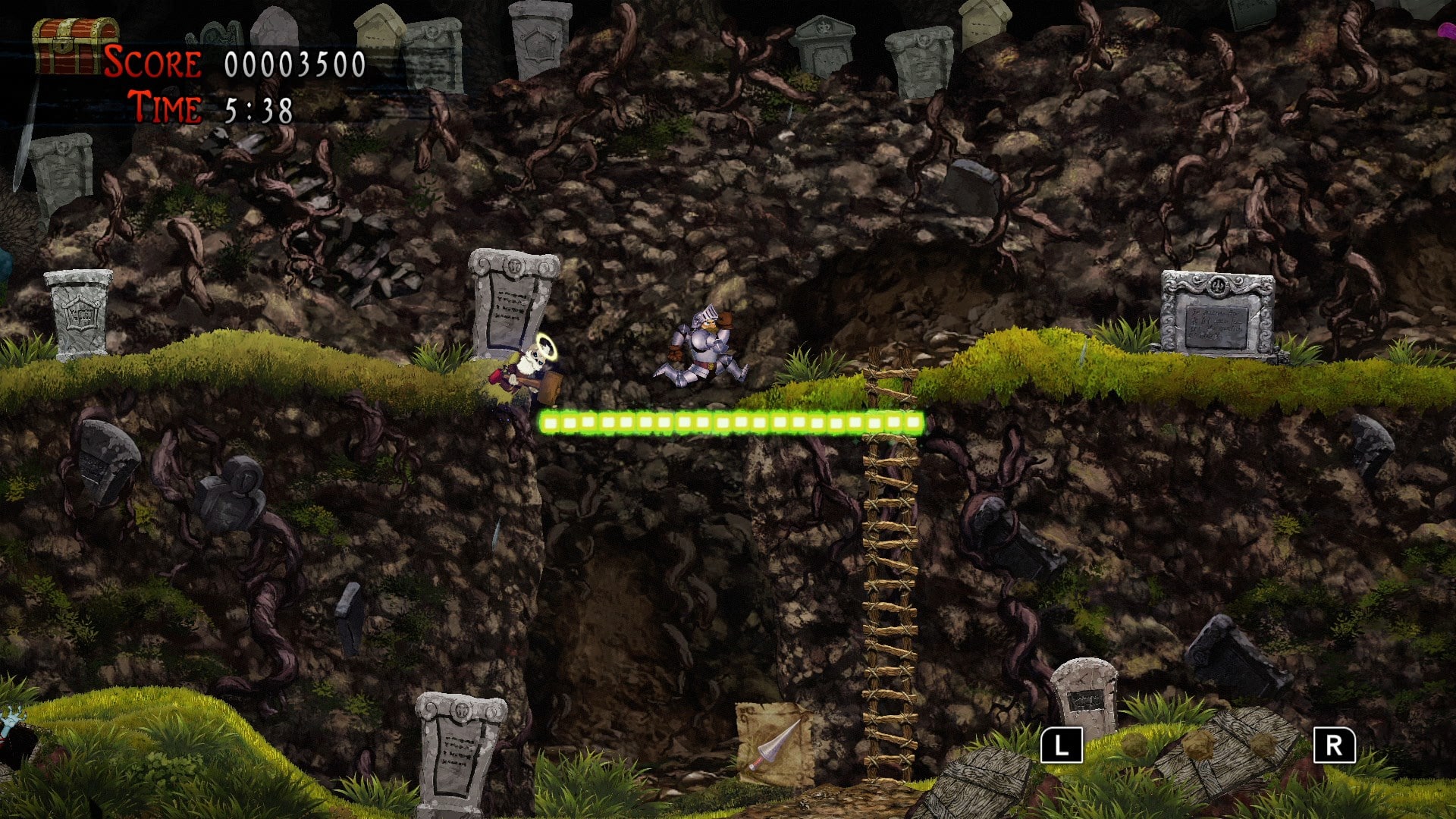Screen dimensions: 1456x819
Task: Click the leftmost green platform block
Action: point(549,422)
